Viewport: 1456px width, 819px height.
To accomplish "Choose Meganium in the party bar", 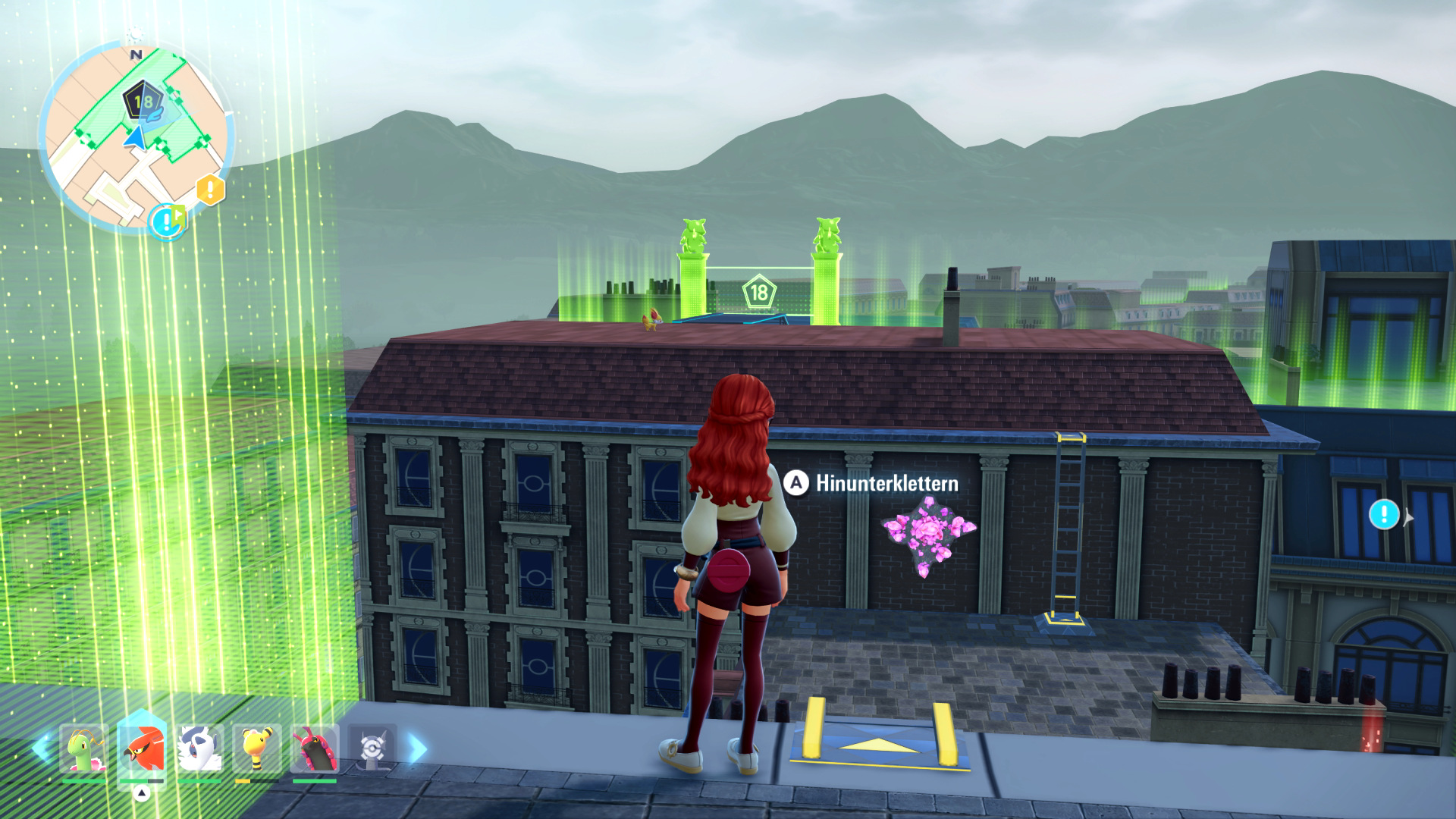I will coord(83,748).
